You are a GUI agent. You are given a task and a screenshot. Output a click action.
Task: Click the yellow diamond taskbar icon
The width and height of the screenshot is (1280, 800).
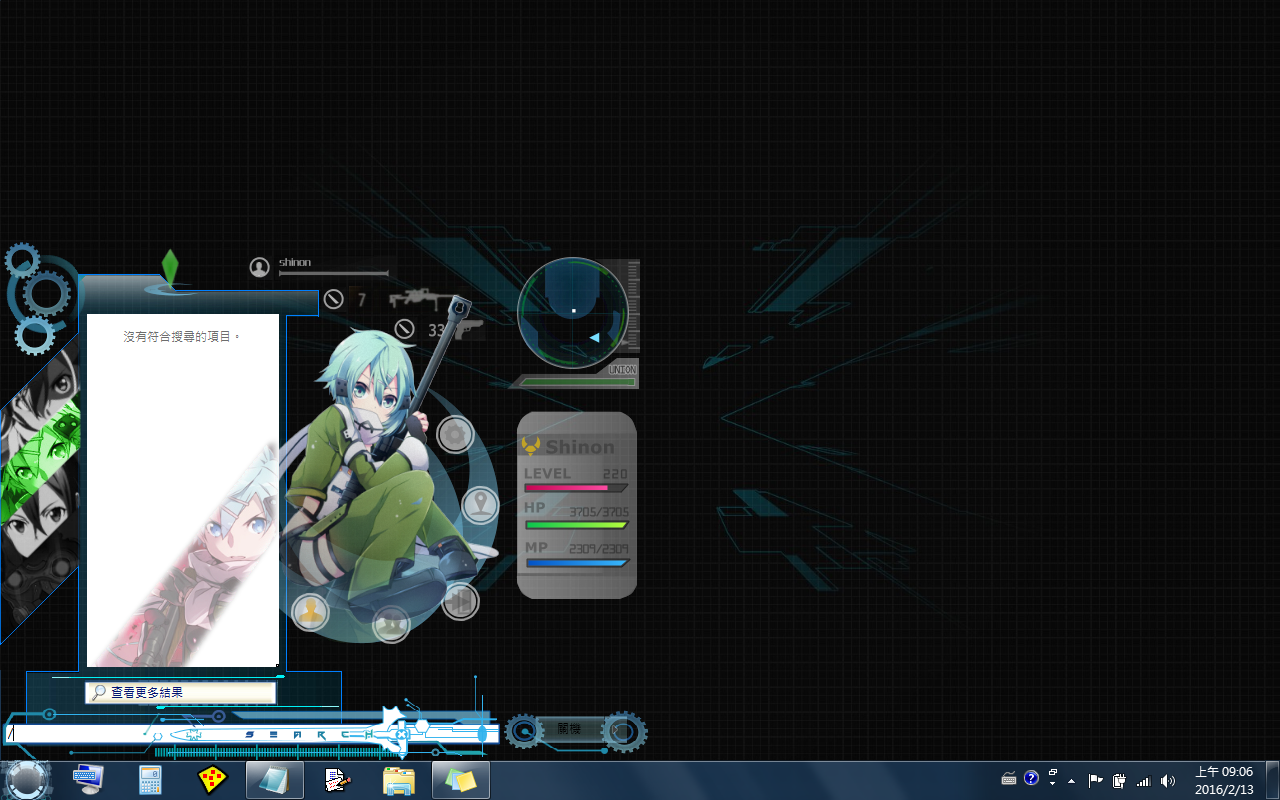coord(212,779)
